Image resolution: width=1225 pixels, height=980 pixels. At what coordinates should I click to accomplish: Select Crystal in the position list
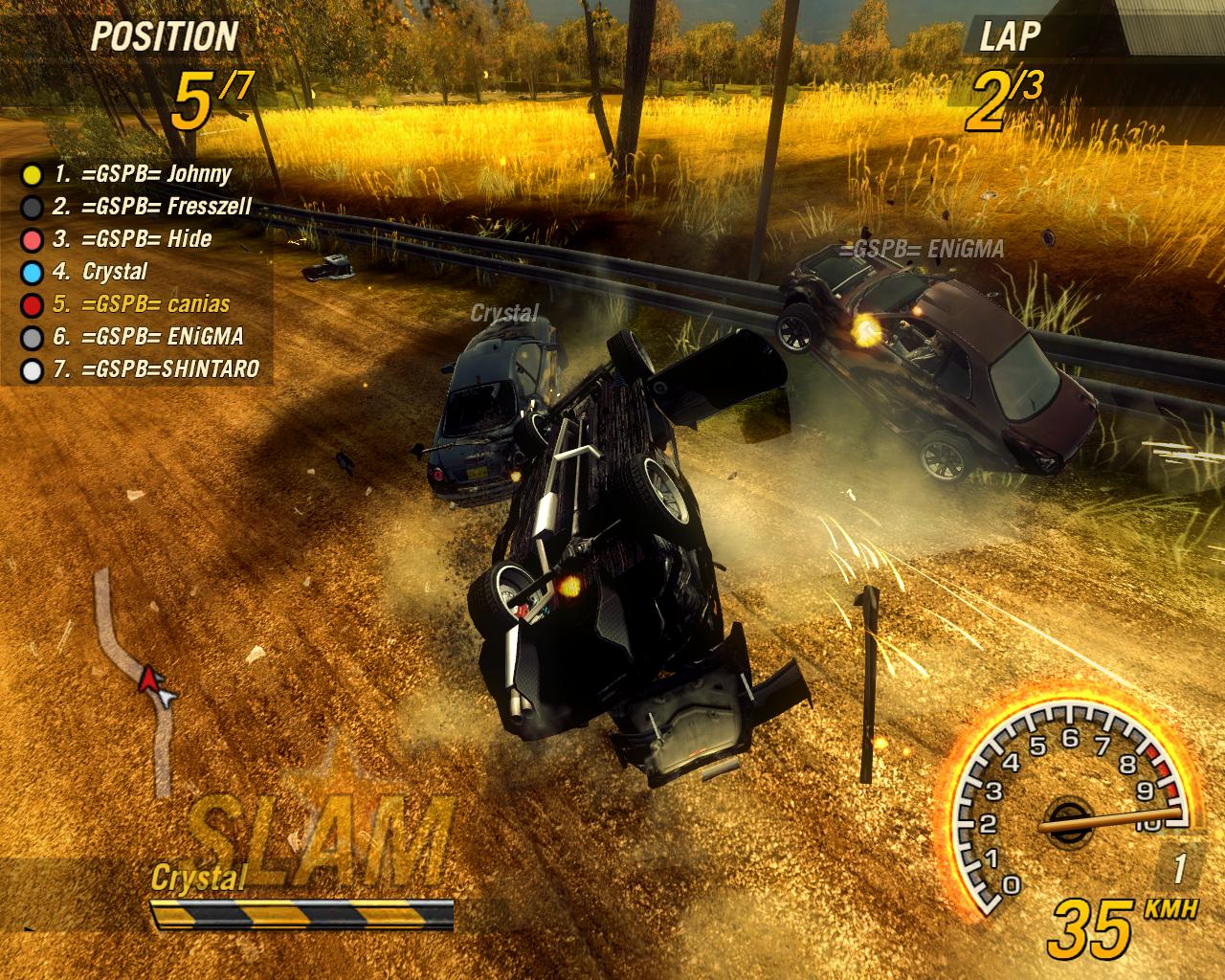click(100, 272)
